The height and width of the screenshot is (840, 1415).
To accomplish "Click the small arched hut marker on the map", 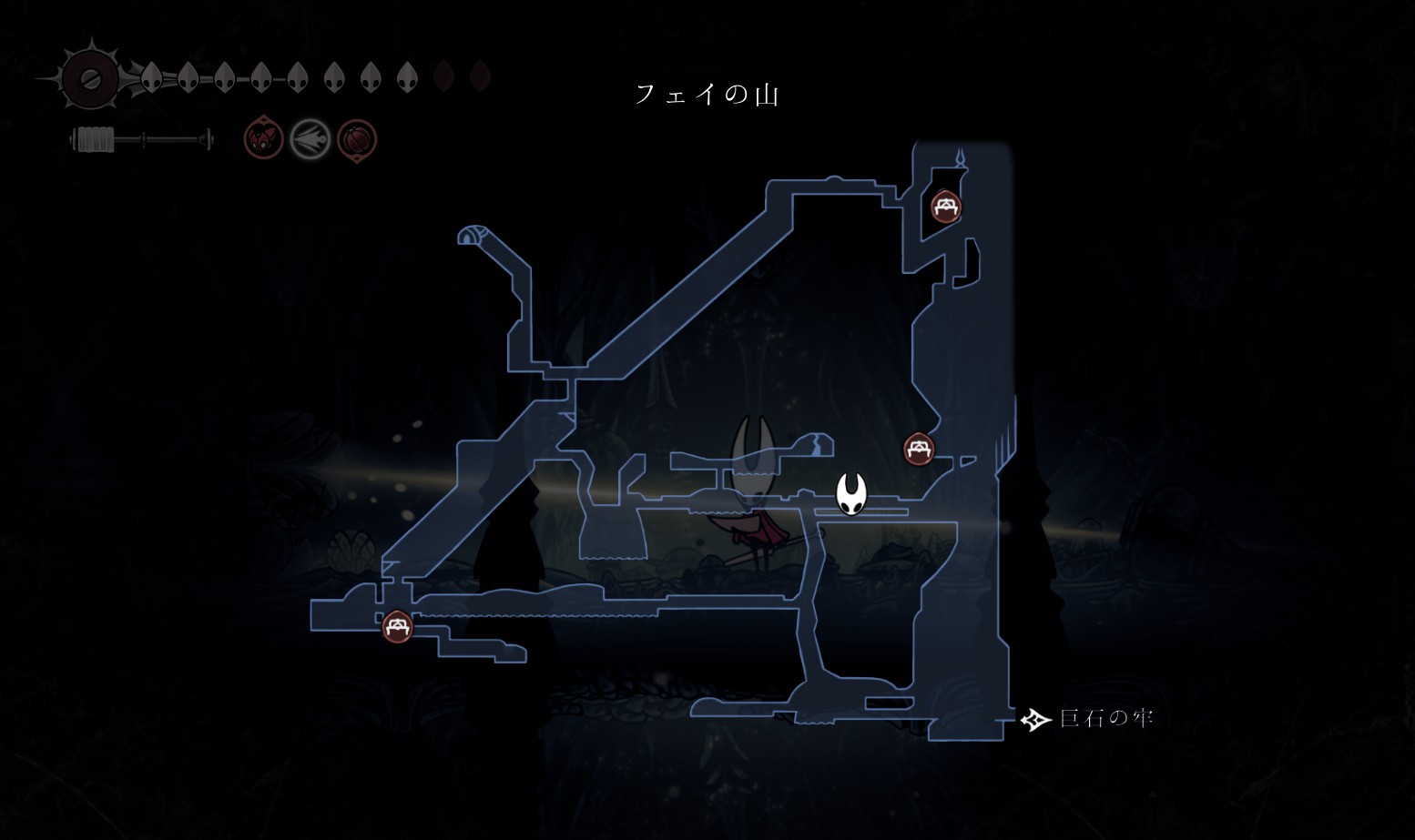I will click(468, 237).
